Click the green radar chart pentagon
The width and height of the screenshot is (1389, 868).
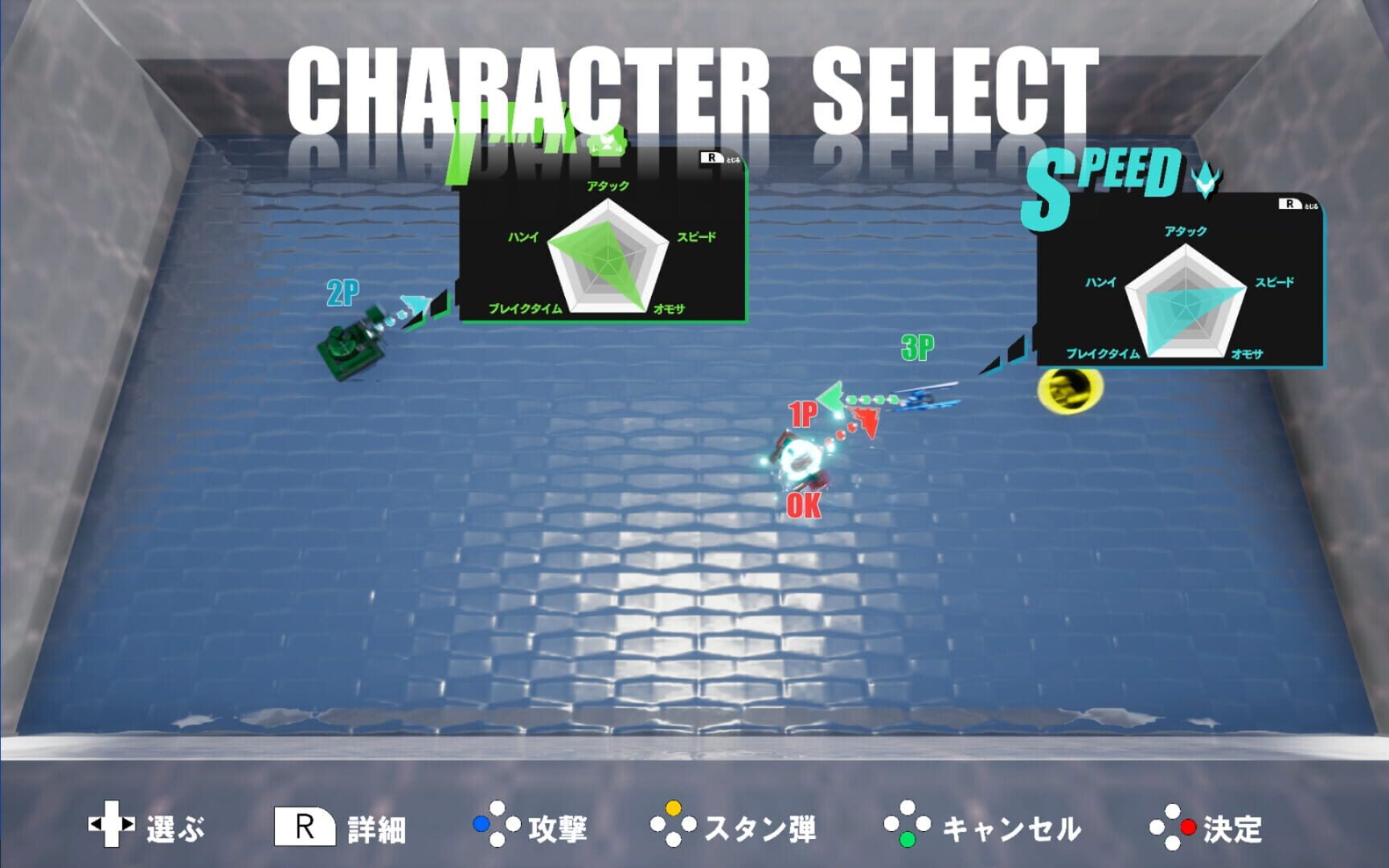tap(608, 261)
